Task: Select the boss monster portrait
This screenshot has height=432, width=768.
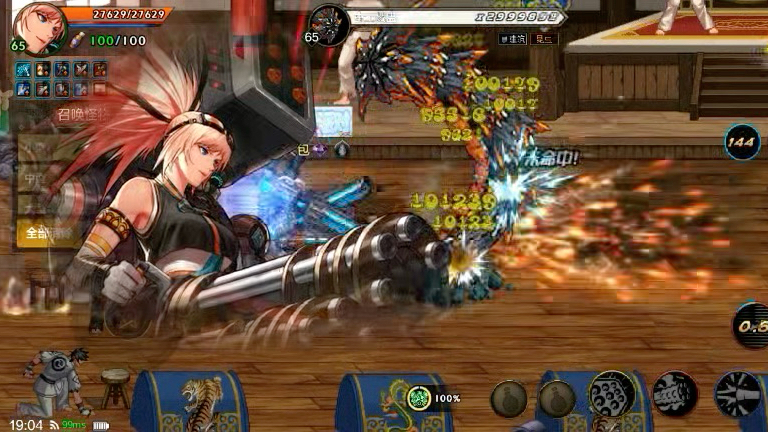Action: pos(330,24)
